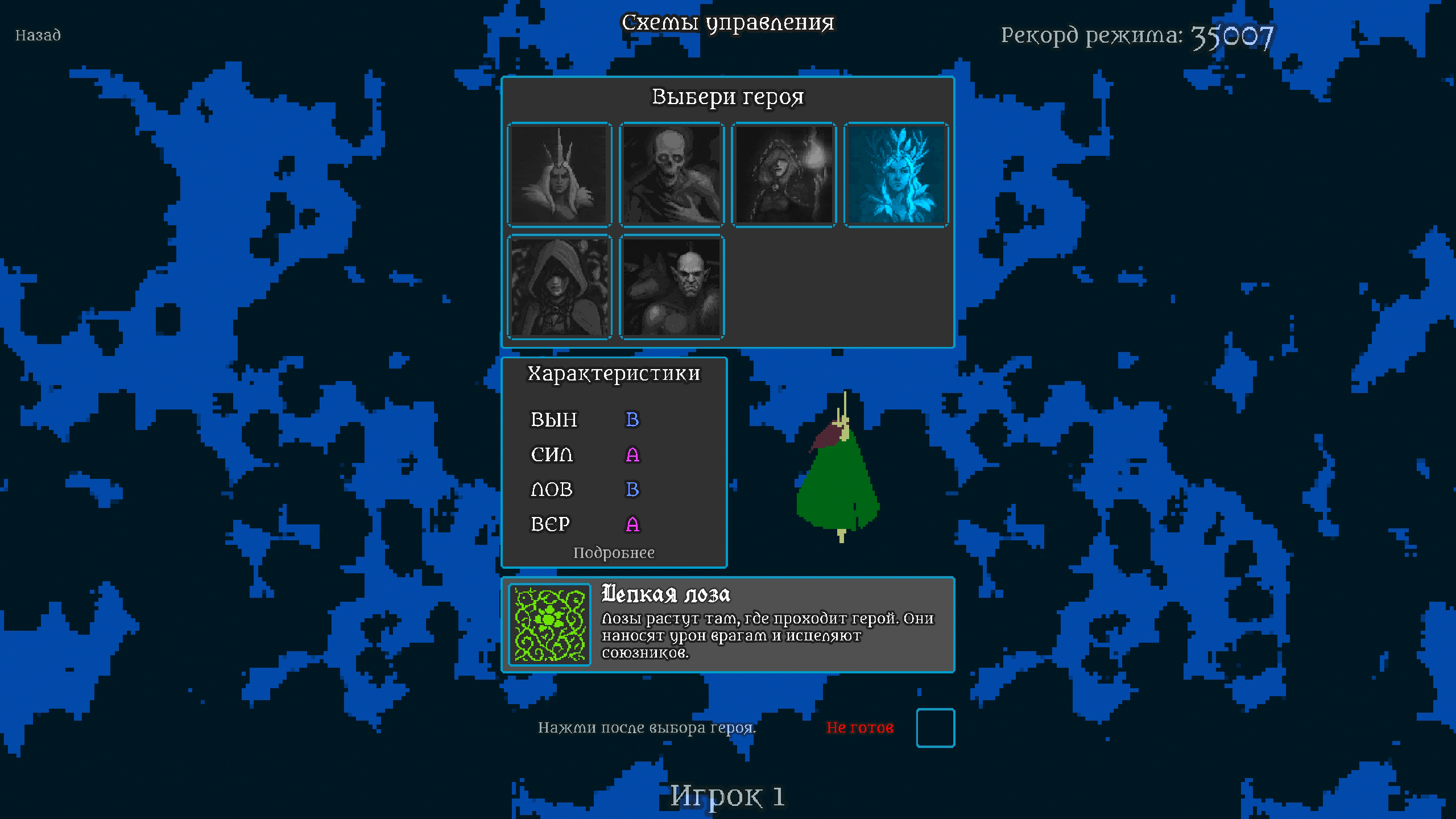Expand the Характеристики panel details

(614, 552)
